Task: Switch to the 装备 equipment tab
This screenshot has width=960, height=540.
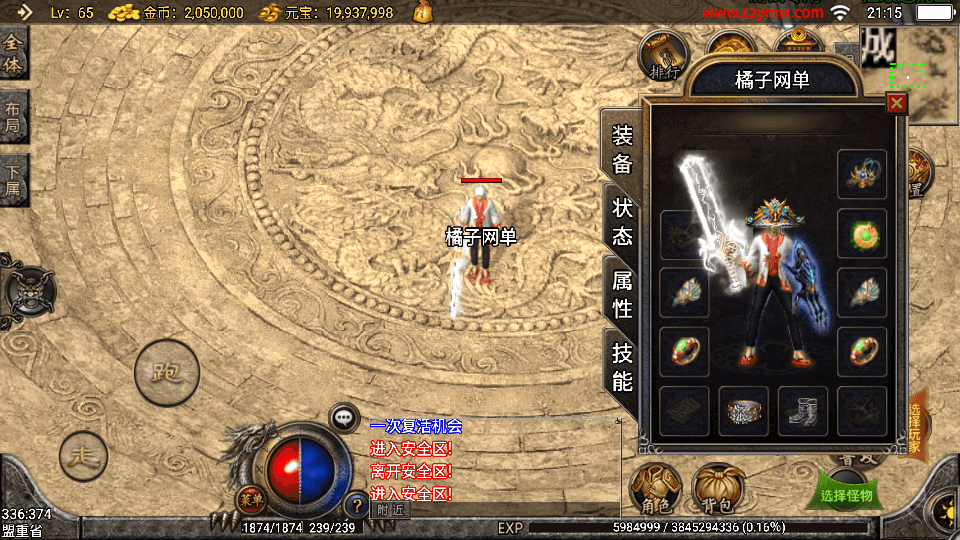Action: point(622,150)
